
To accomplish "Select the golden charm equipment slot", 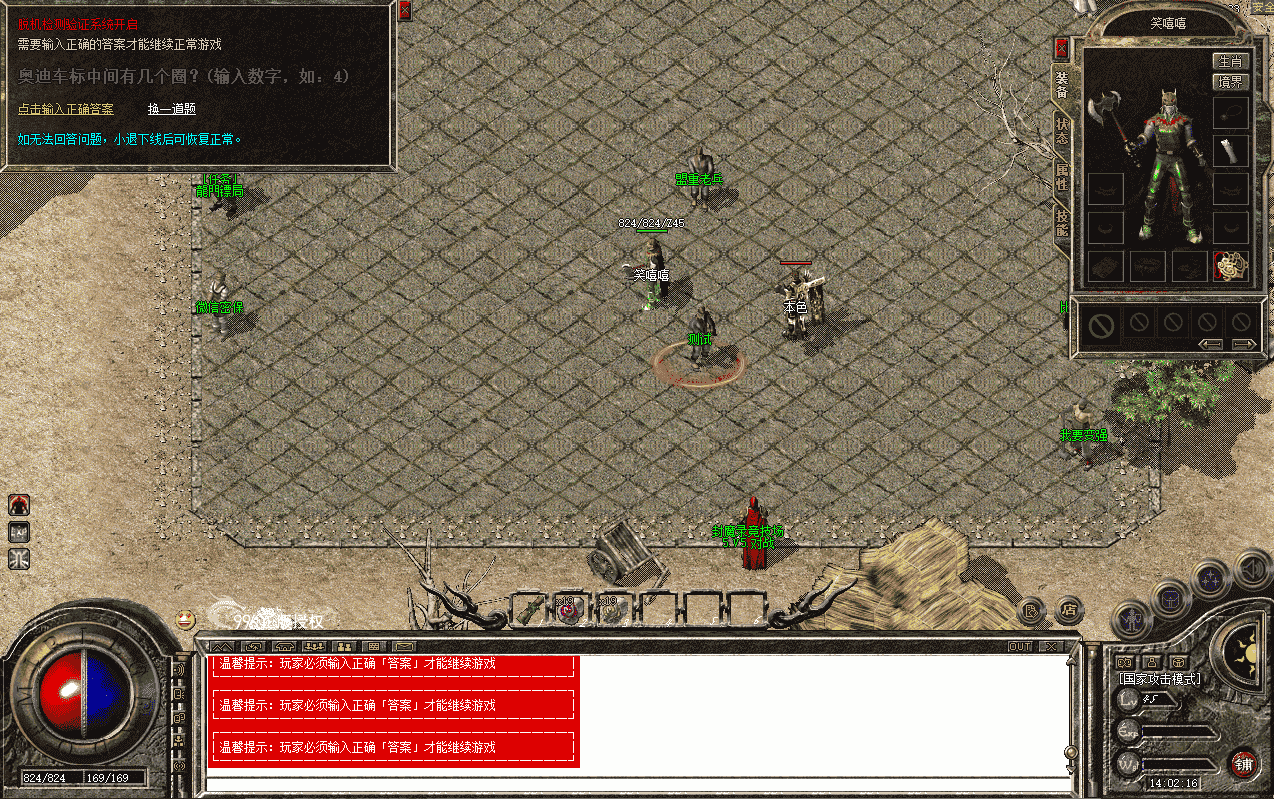I will (x=1229, y=265).
